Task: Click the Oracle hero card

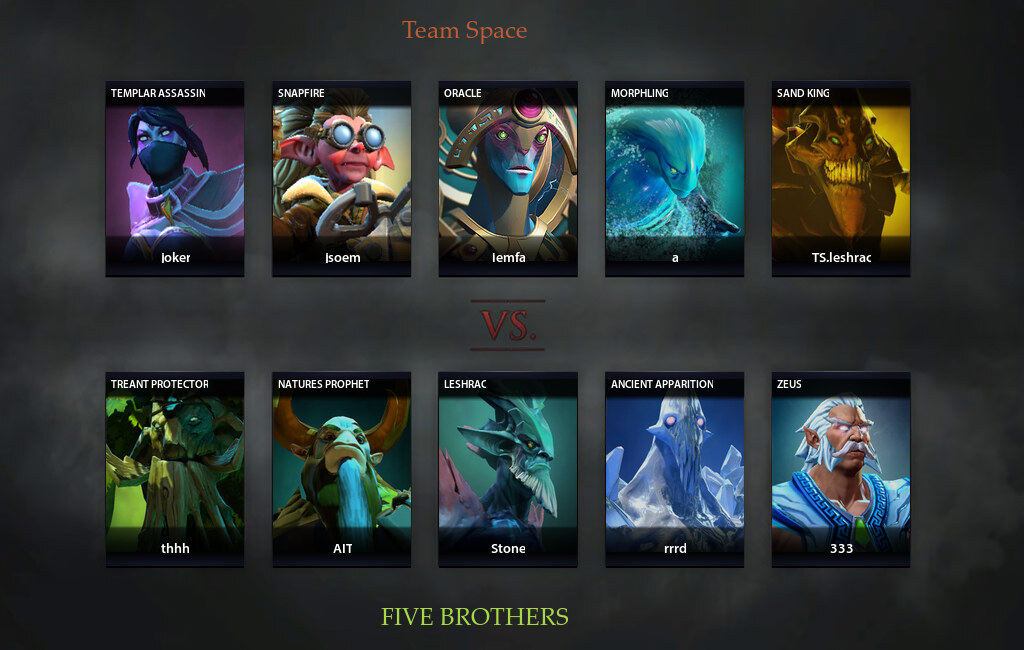Action: [508, 178]
